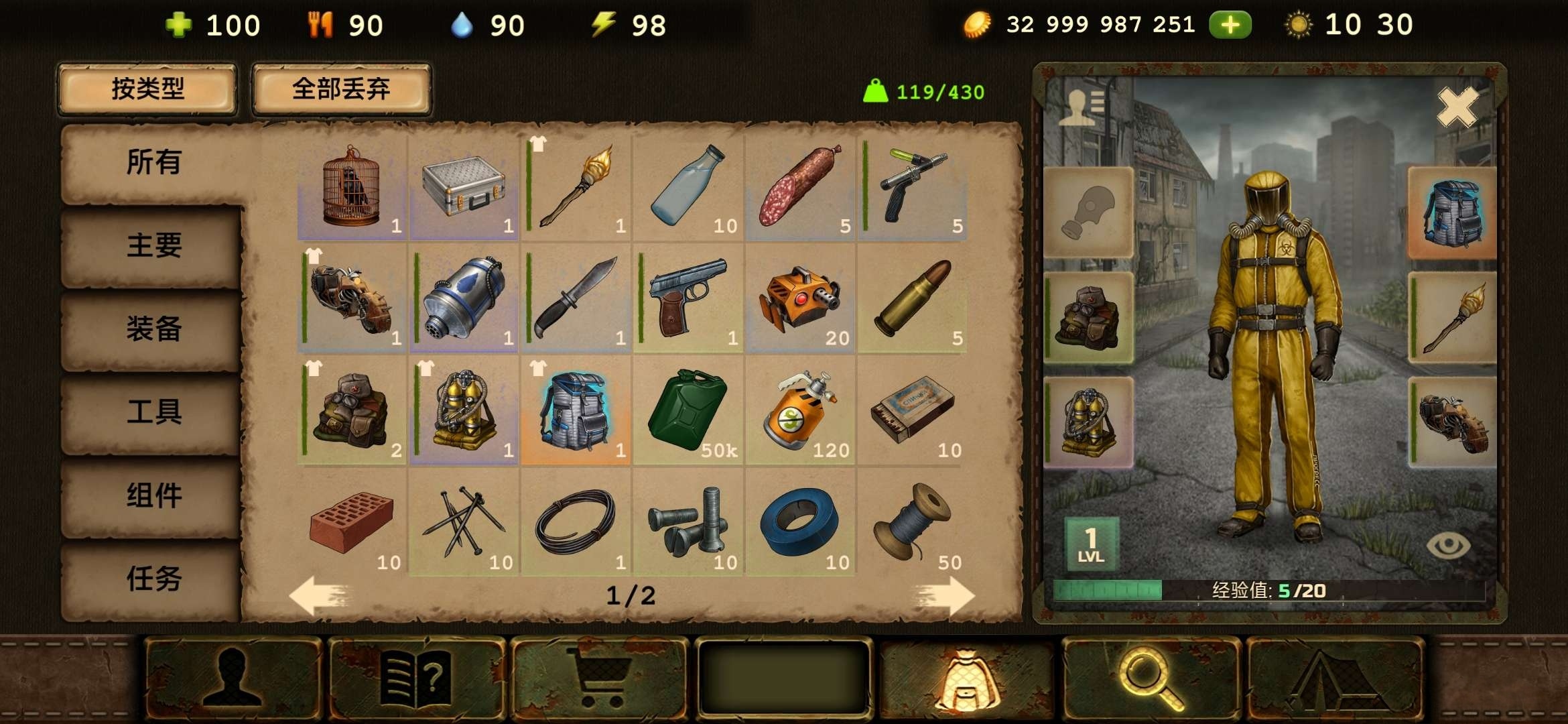Add coins with the green plus button
The height and width of the screenshot is (724, 1568).
[1230, 25]
